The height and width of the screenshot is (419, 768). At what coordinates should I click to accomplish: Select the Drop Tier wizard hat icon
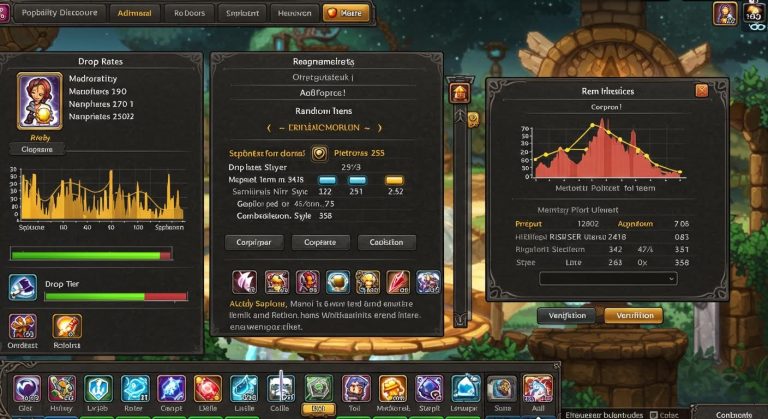(23, 288)
